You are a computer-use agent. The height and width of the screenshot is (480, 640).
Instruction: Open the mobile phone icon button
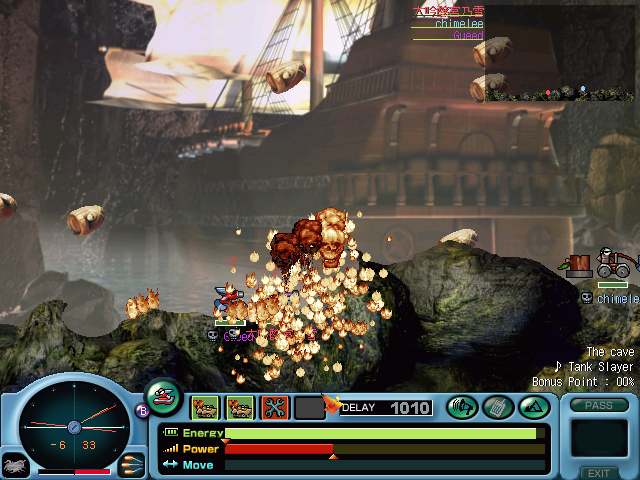tap(497, 407)
